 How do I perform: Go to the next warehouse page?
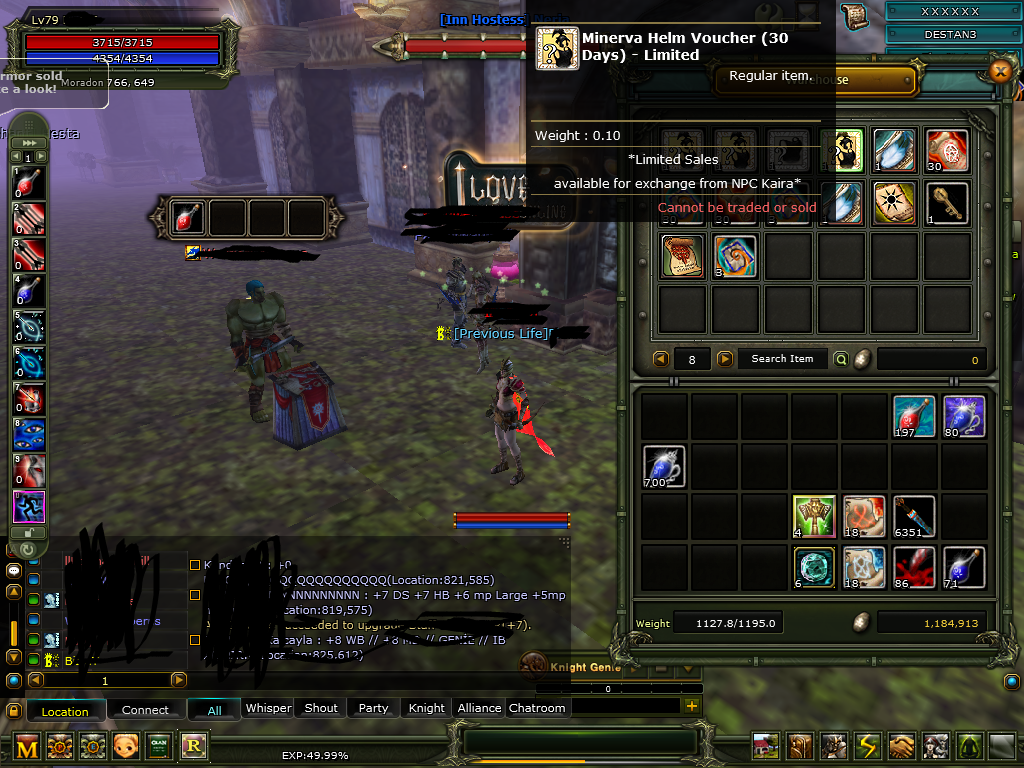725,359
